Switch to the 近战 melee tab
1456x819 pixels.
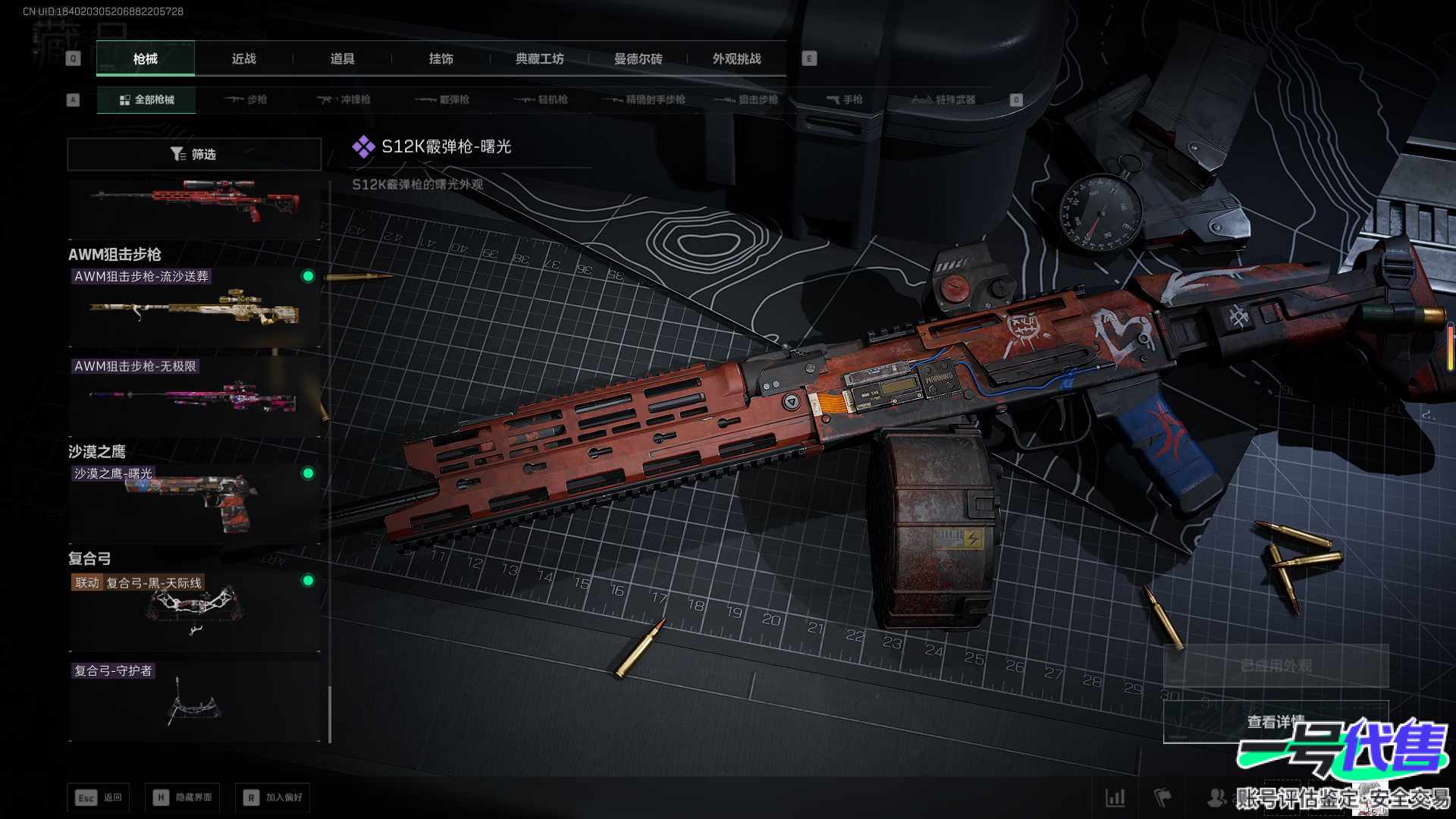243,59
